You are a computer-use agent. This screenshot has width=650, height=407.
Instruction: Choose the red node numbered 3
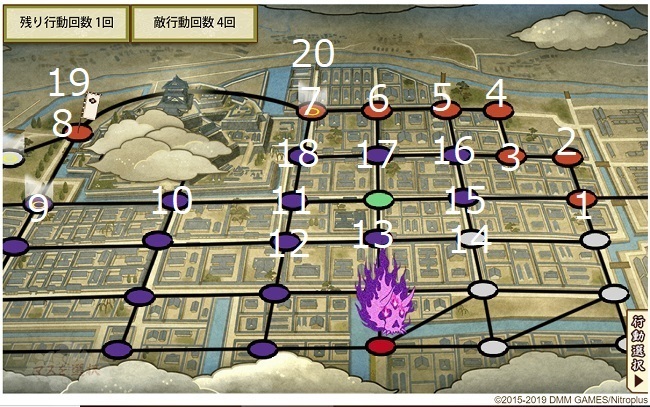[511, 156]
